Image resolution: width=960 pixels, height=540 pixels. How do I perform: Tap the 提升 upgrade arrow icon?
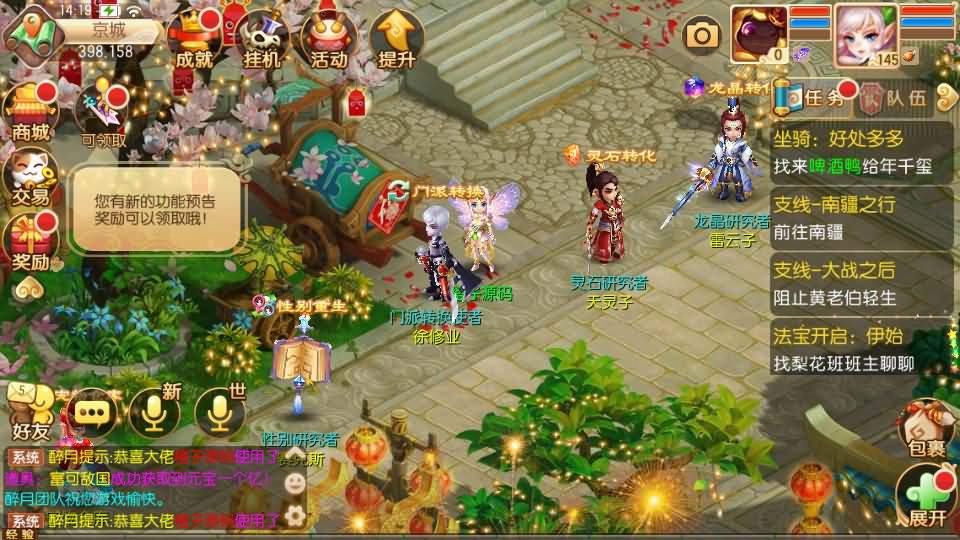[x=397, y=40]
